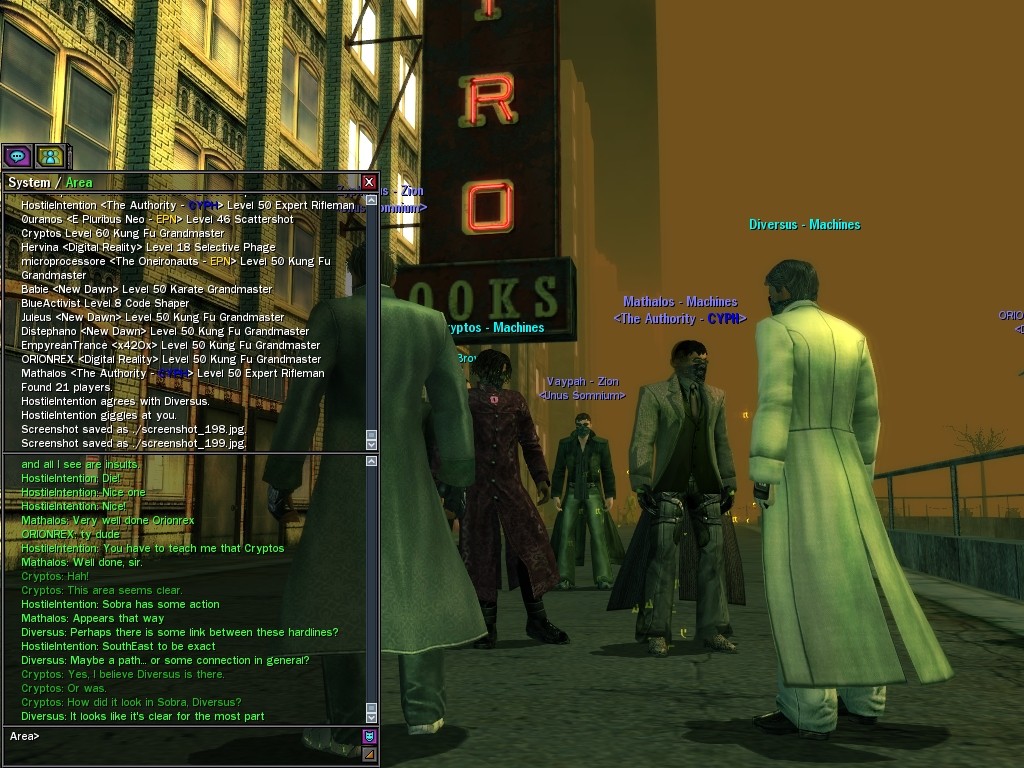Close the System / Area chat window
The width and height of the screenshot is (1024, 768).
(369, 182)
